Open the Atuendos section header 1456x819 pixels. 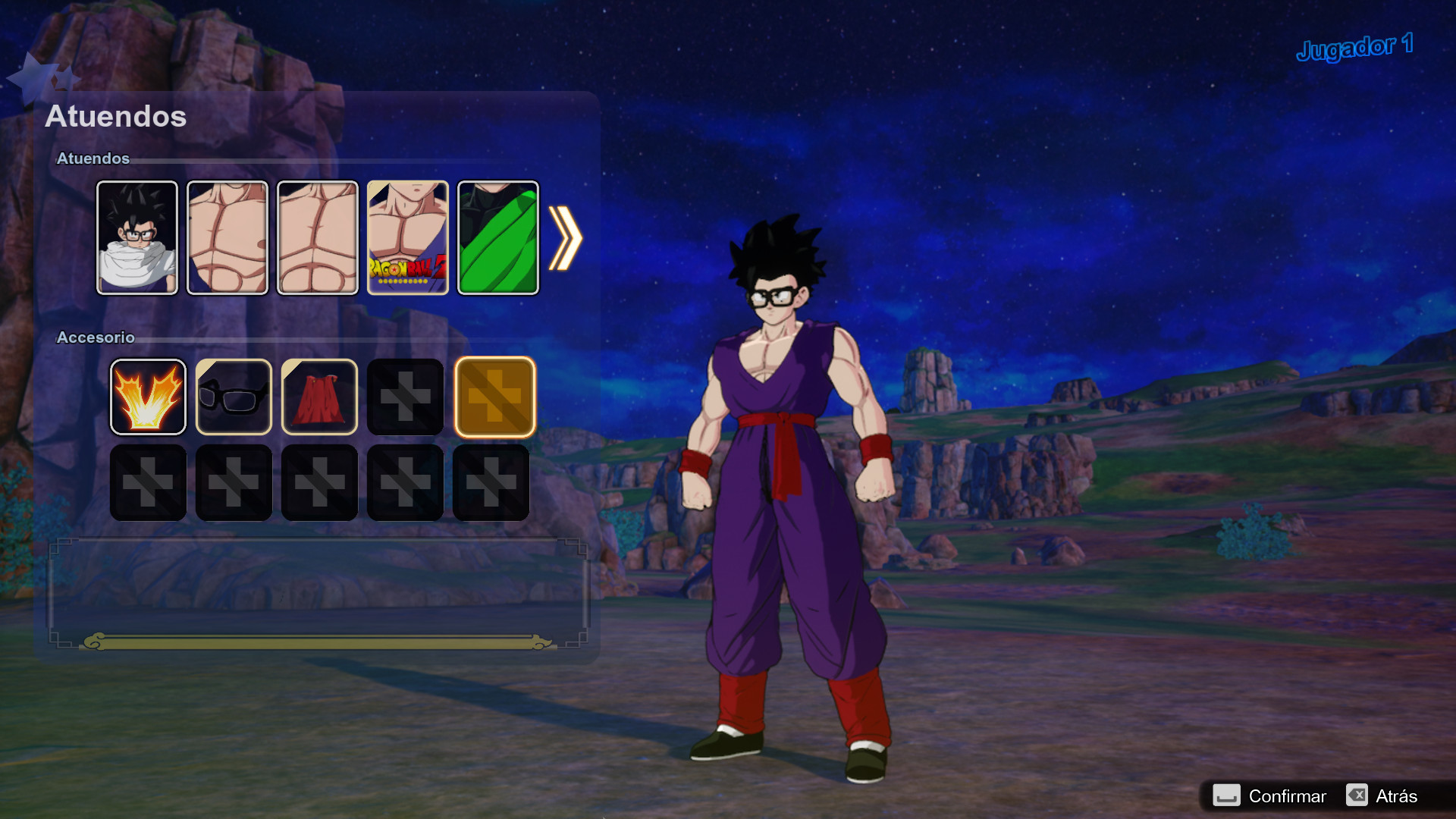click(115, 116)
